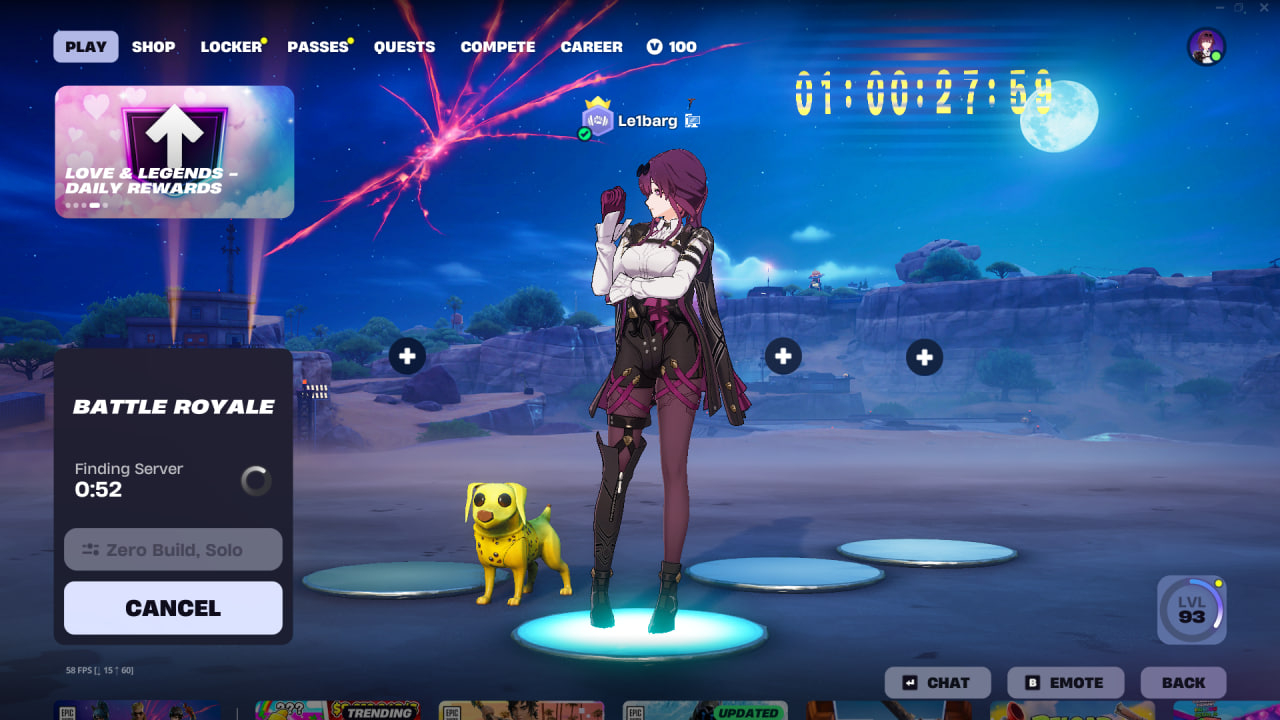This screenshot has height=720, width=1280.
Task: Click the BACK button
Action: coord(1183,683)
